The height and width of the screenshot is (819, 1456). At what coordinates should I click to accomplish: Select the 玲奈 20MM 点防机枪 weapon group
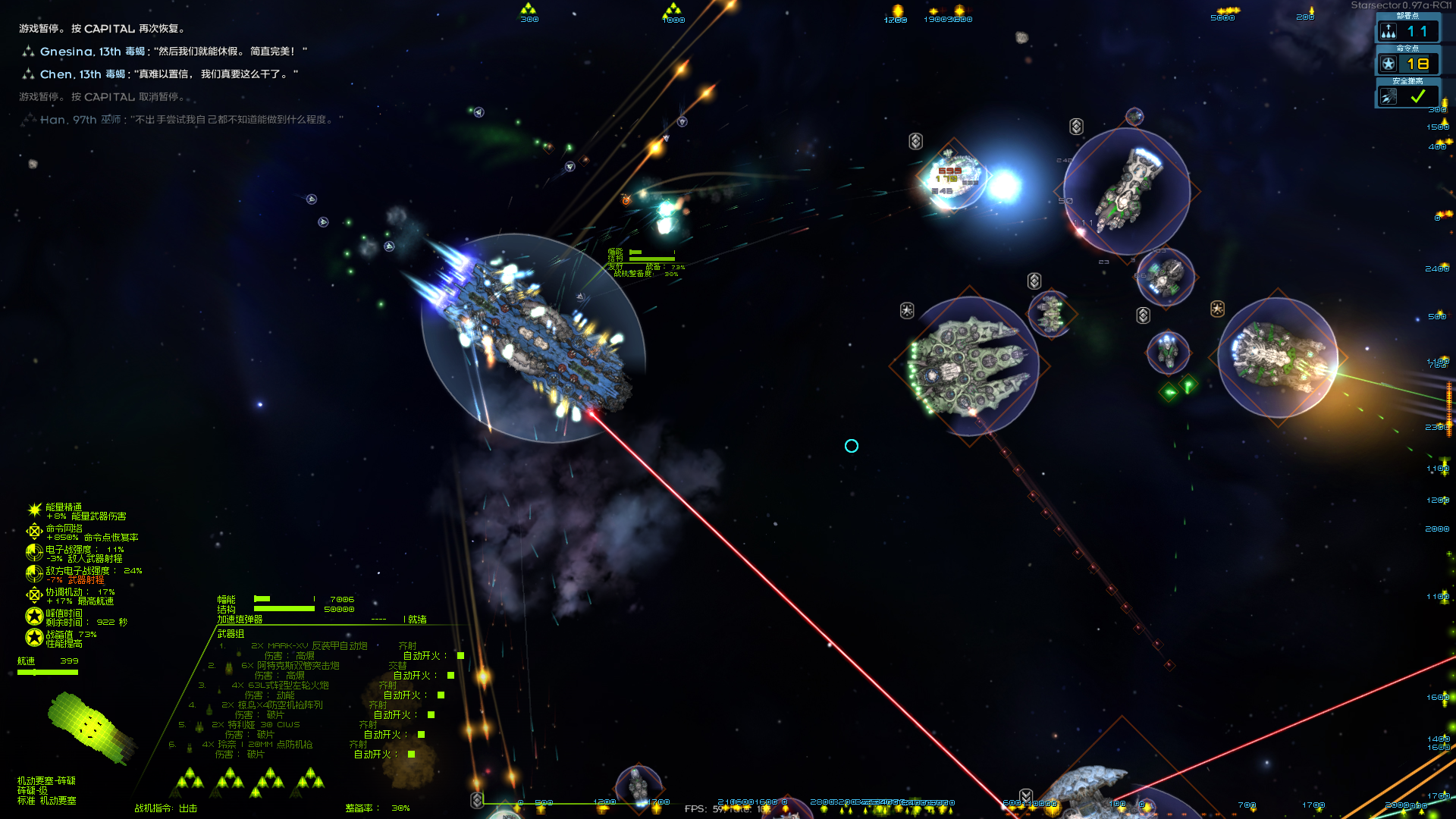click(x=257, y=745)
